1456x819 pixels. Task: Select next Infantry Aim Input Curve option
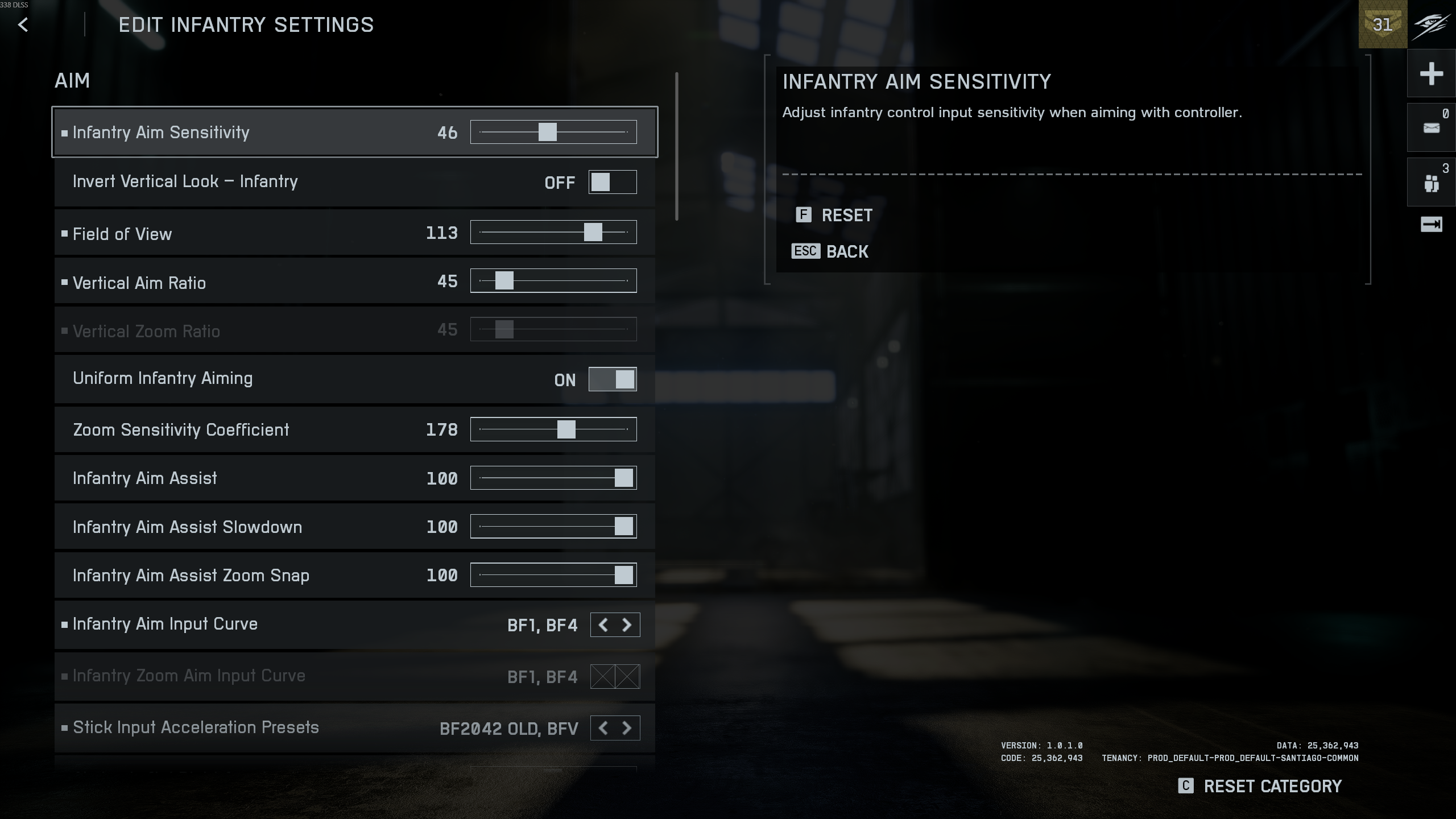tap(627, 625)
